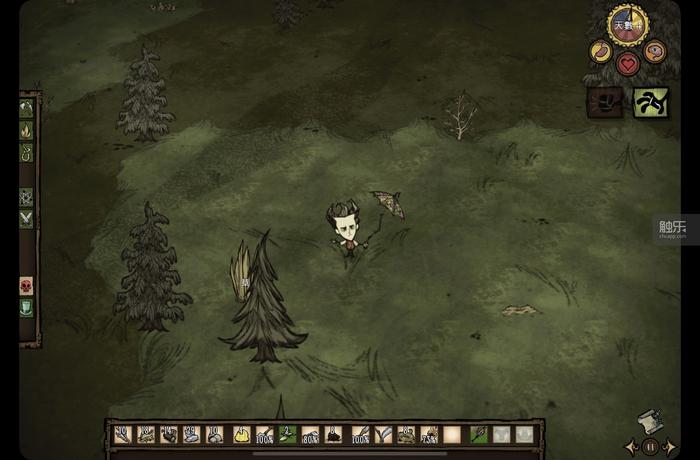Rotate camera with the right arrow
This screenshot has width=700, height=460.
669,446
